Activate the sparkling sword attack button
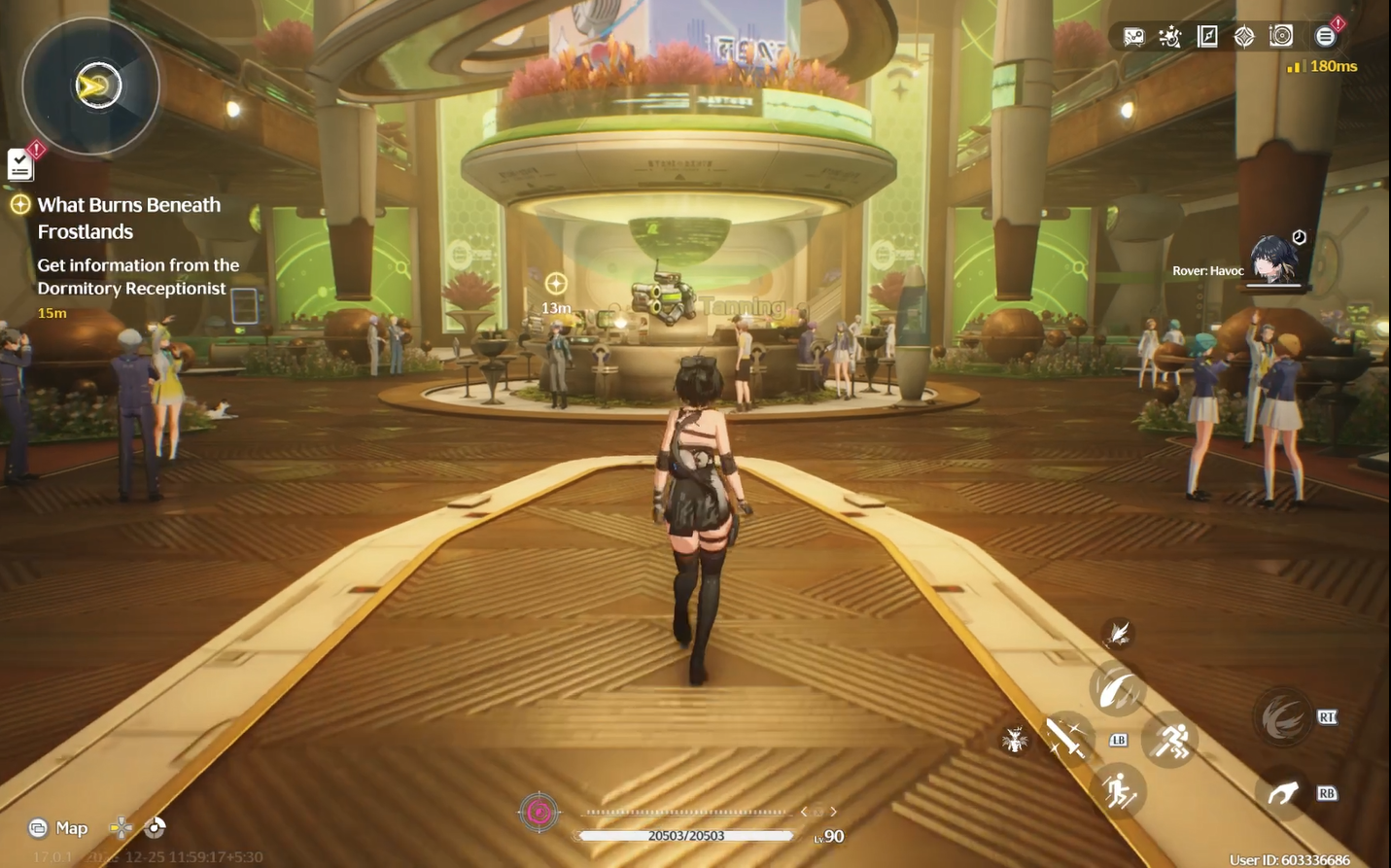This screenshot has height=868, width=1391. click(x=1066, y=739)
